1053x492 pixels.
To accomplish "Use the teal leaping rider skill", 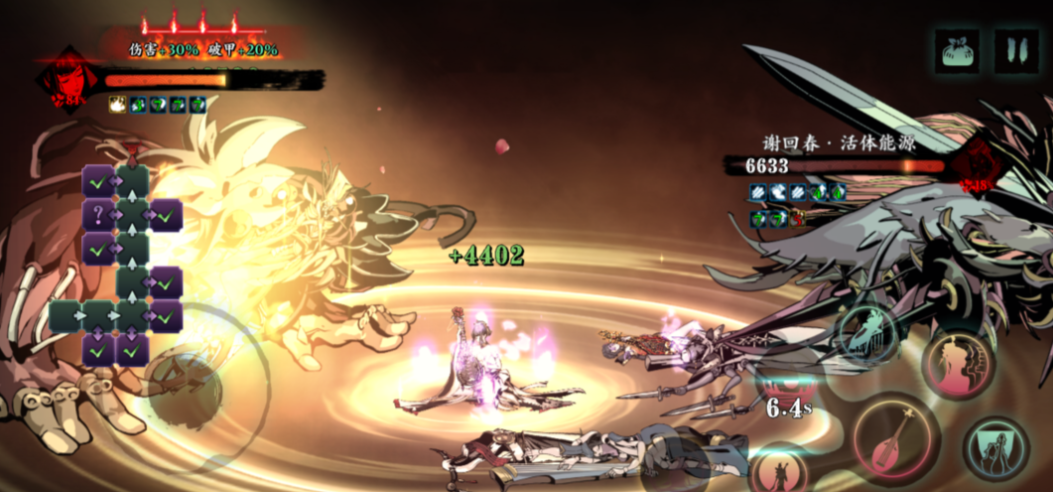I will pos(867,331).
